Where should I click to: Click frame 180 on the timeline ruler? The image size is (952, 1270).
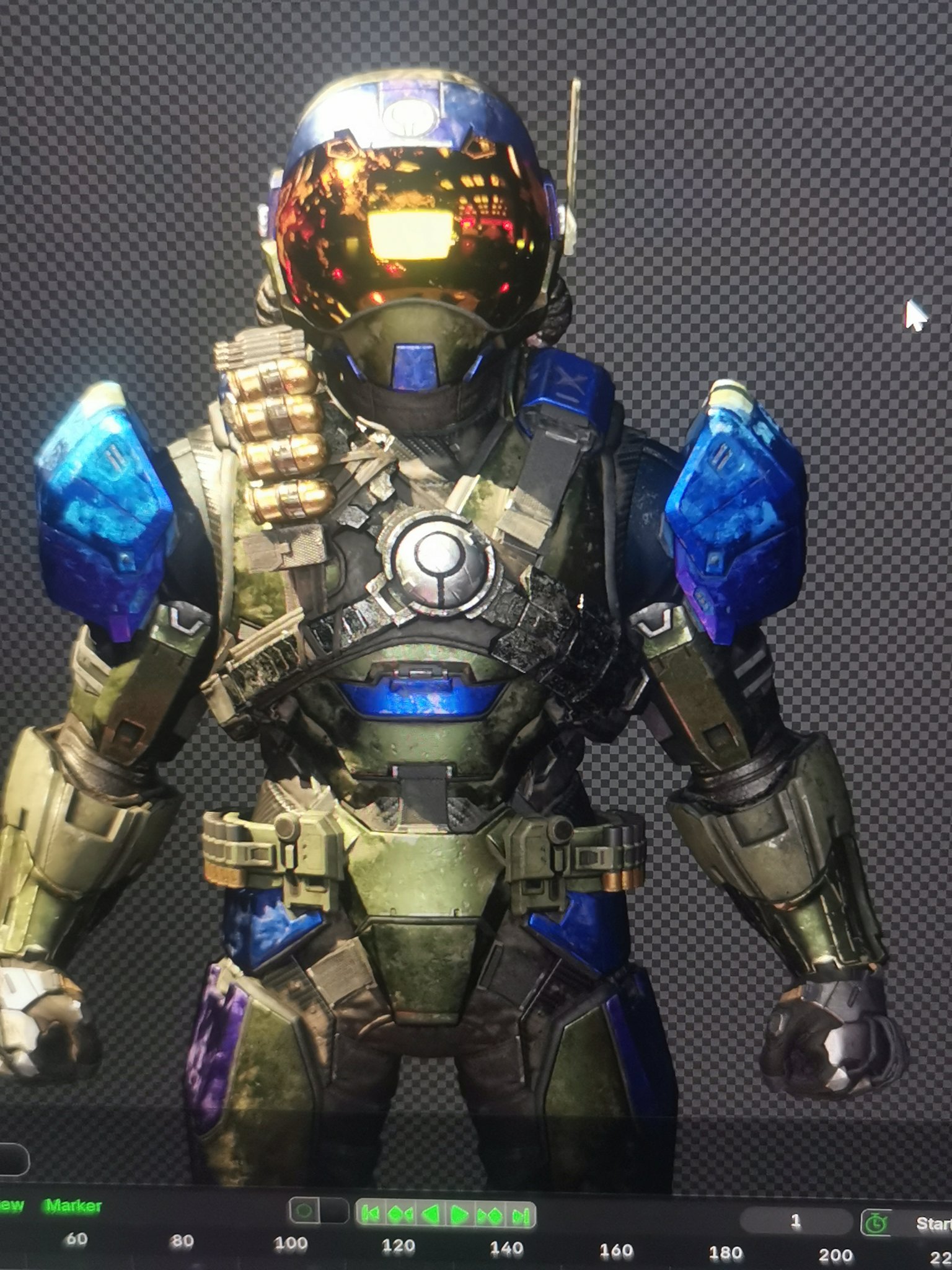tap(726, 1253)
